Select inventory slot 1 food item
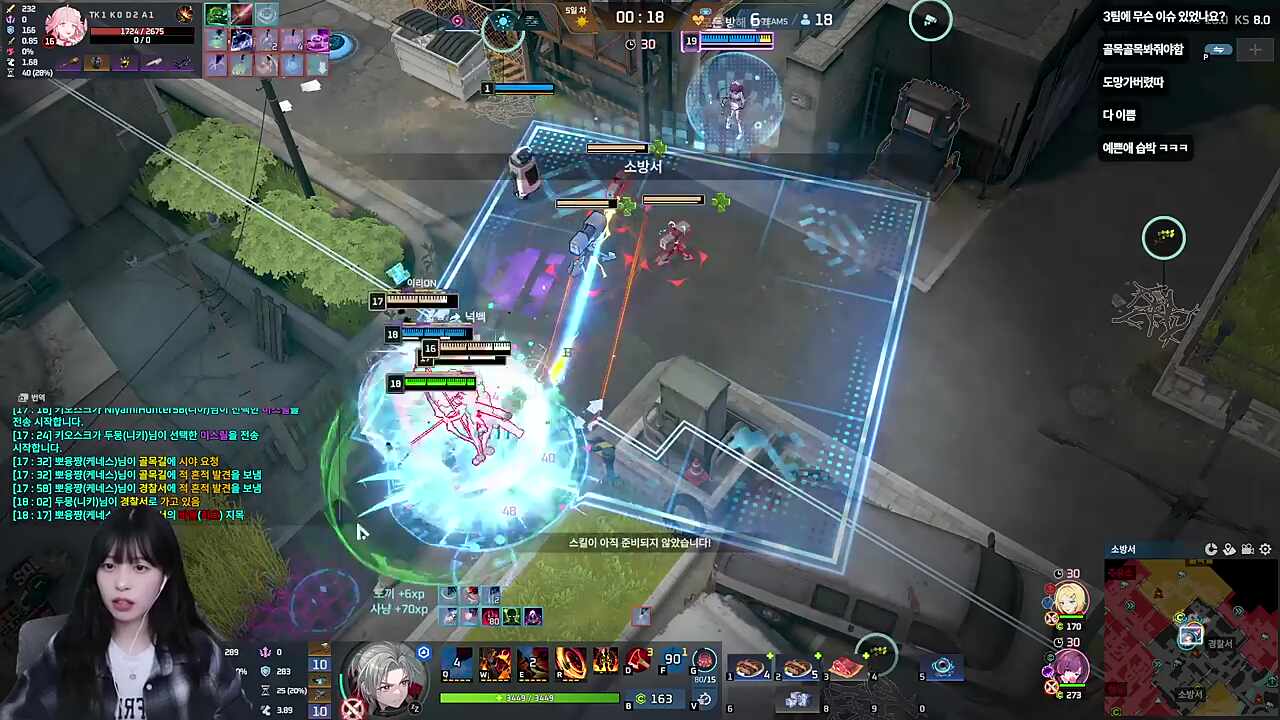The height and width of the screenshot is (720, 1280). click(750, 667)
